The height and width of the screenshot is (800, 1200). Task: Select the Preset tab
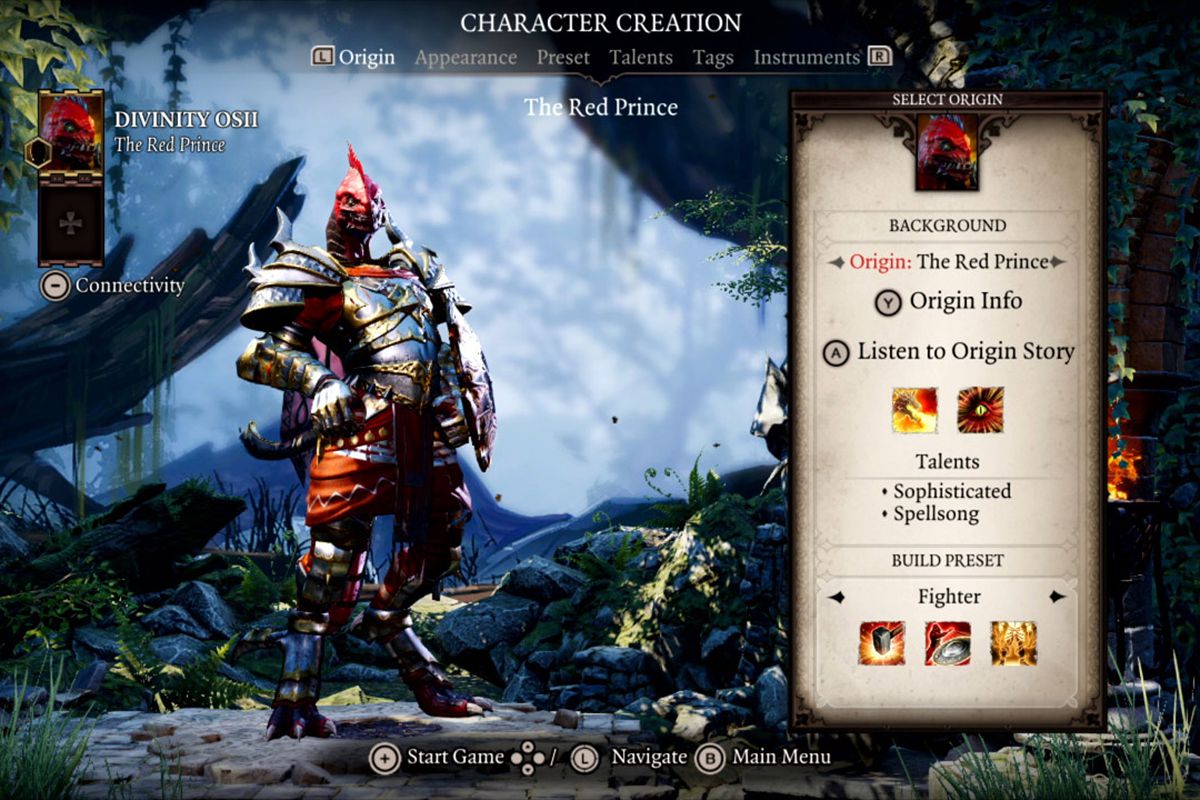click(x=563, y=58)
